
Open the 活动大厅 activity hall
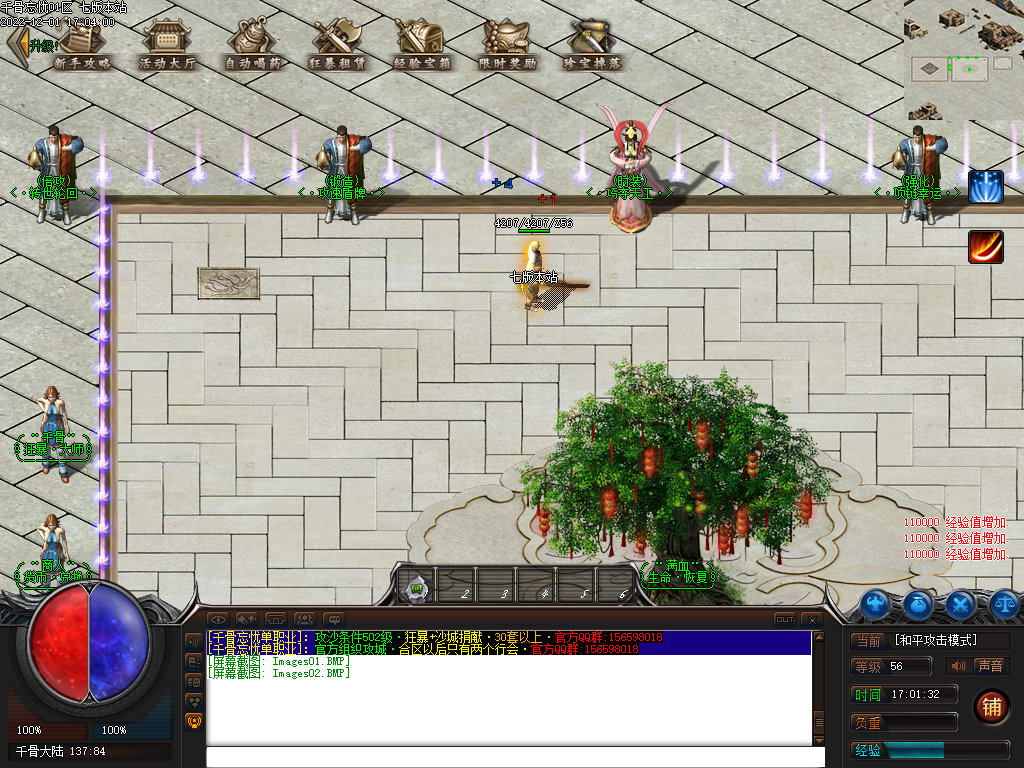[x=167, y=43]
